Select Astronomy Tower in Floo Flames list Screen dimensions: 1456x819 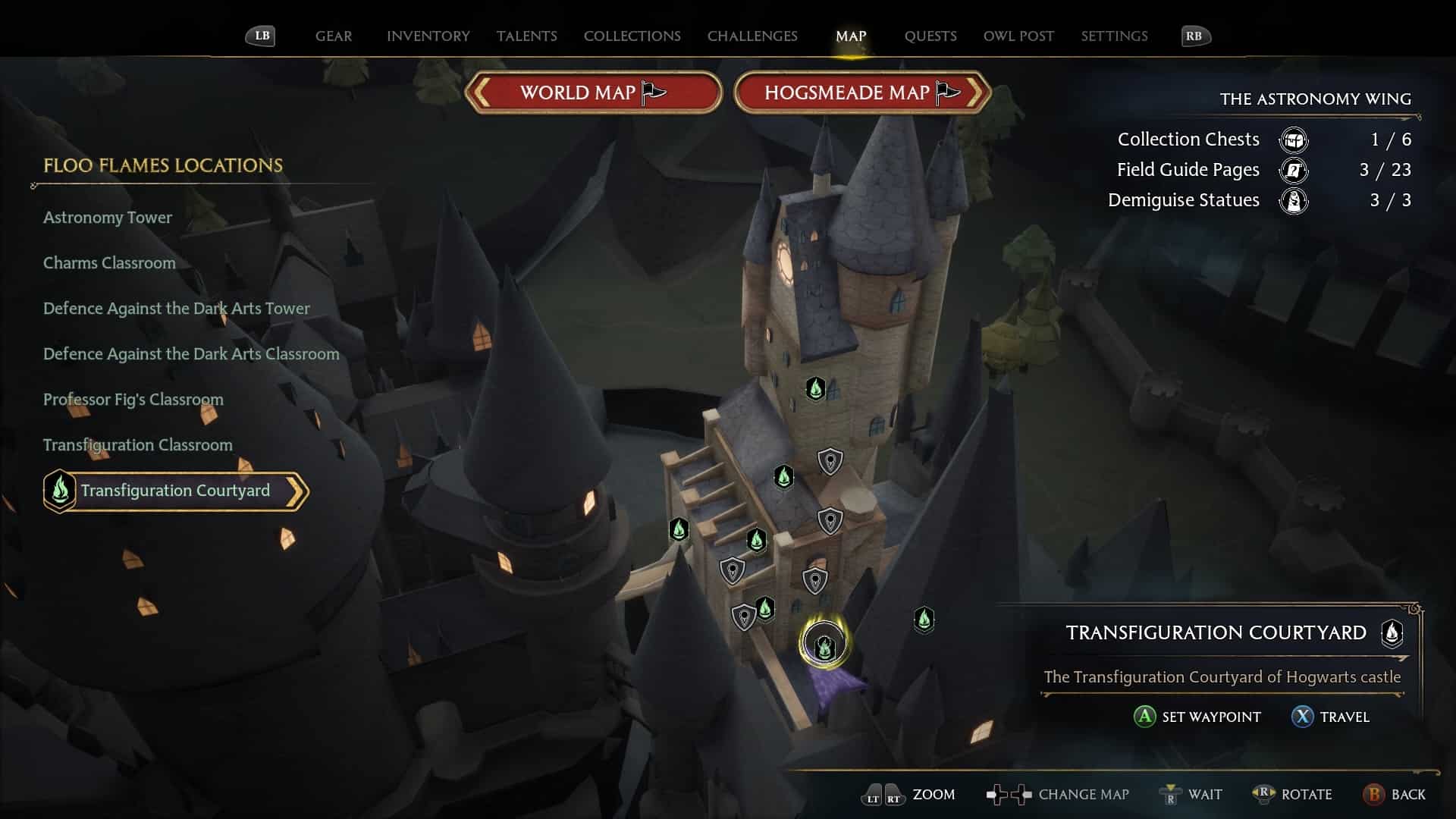108,218
